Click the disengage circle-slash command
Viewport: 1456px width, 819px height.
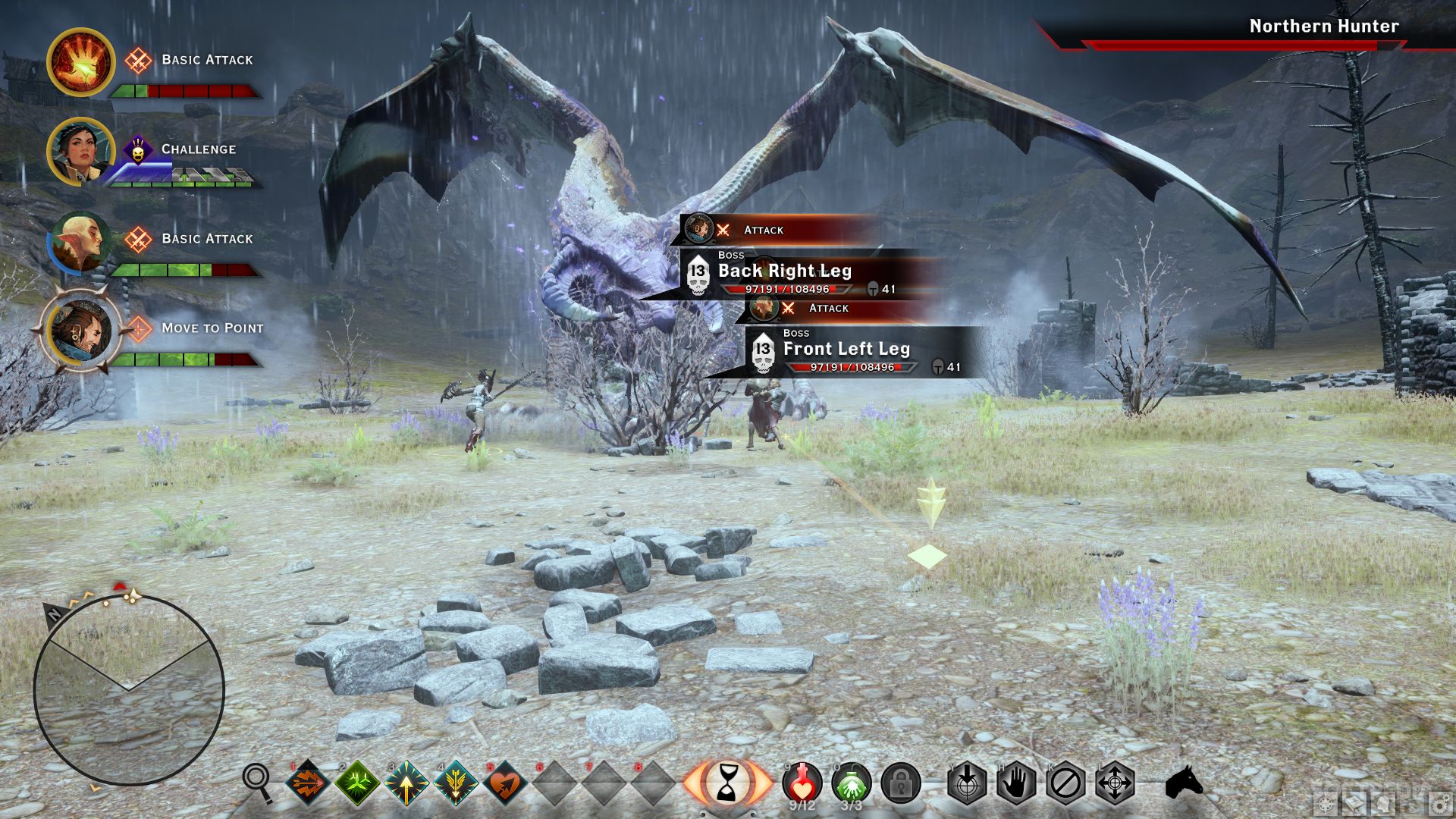point(1065,782)
